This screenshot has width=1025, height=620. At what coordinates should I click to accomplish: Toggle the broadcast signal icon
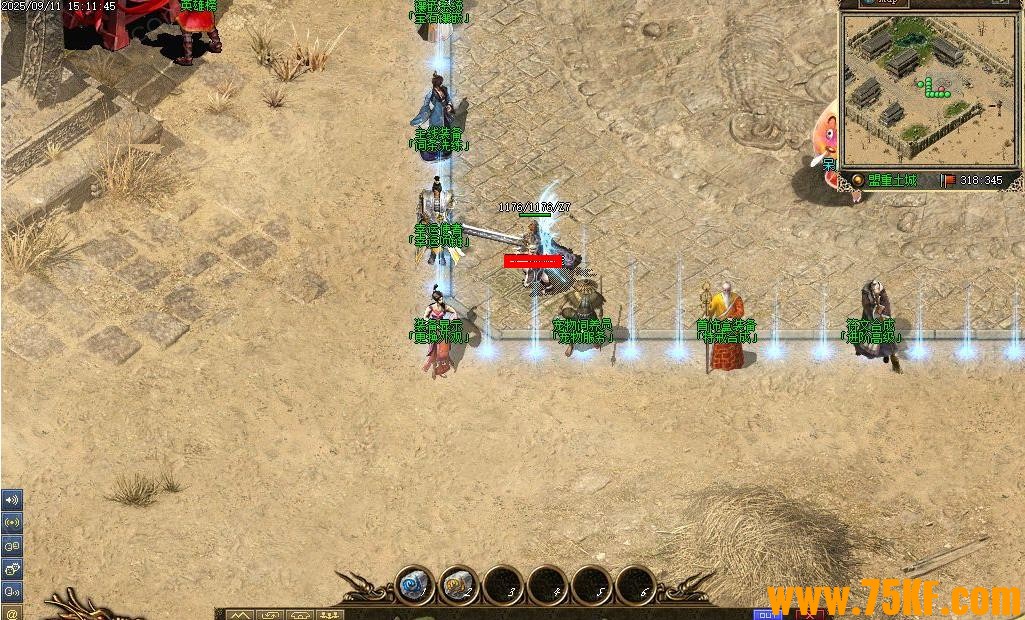tap(12, 522)
